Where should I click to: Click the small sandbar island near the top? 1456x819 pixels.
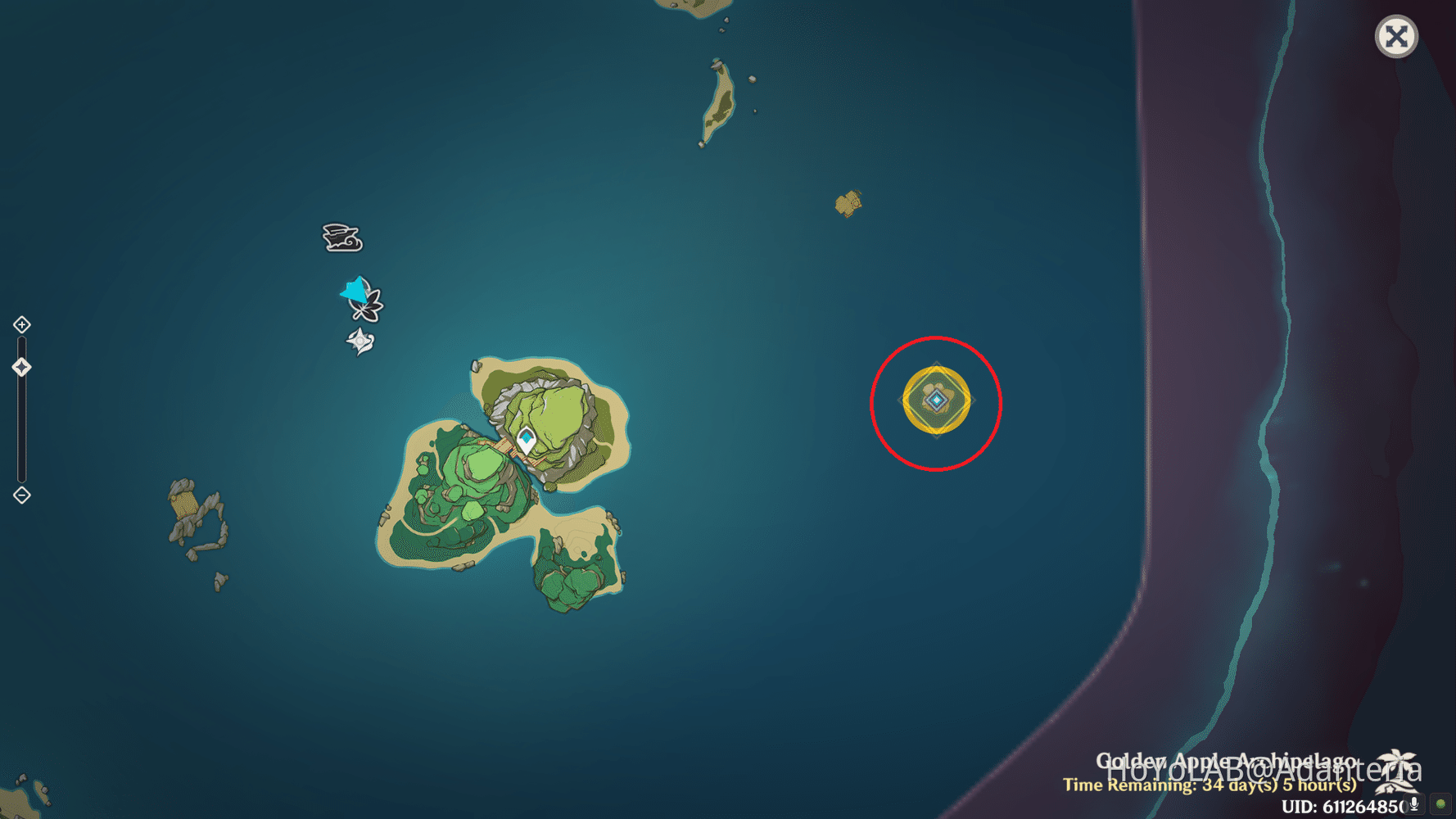coord(848,202)
